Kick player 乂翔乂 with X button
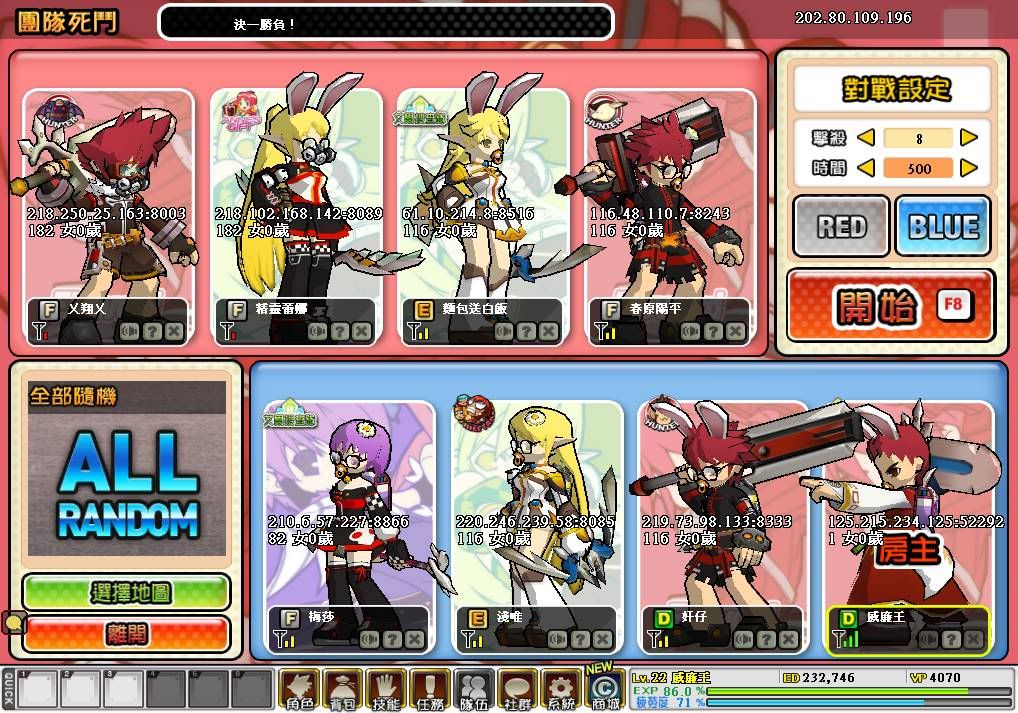The height and width of the screenshot is (713, 1018). 175,331
